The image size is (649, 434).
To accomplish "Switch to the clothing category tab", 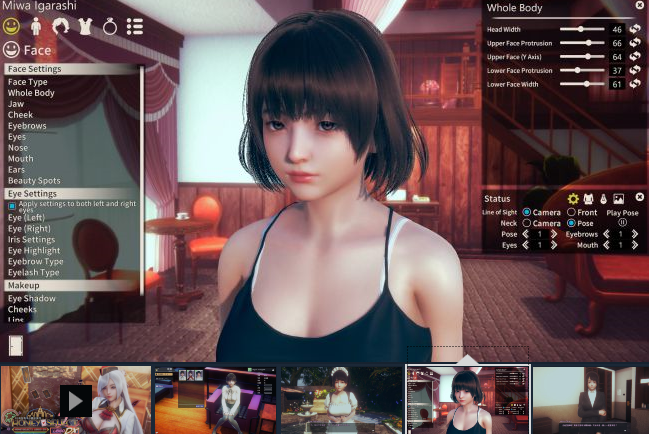I will pos(85,26).
